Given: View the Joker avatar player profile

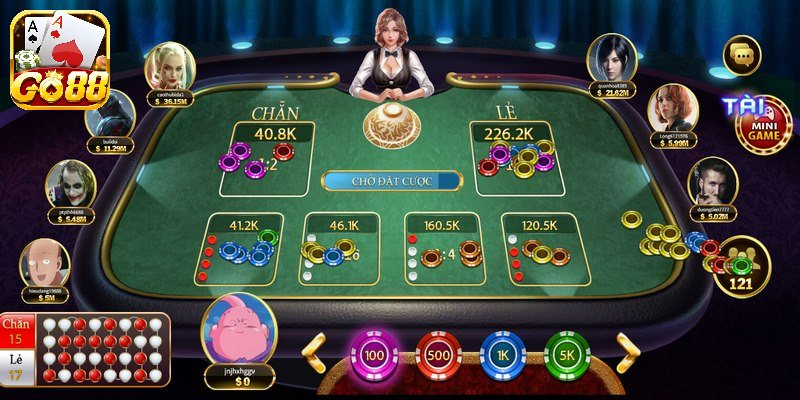Looking at the screenshot, I should click(71, 185).
